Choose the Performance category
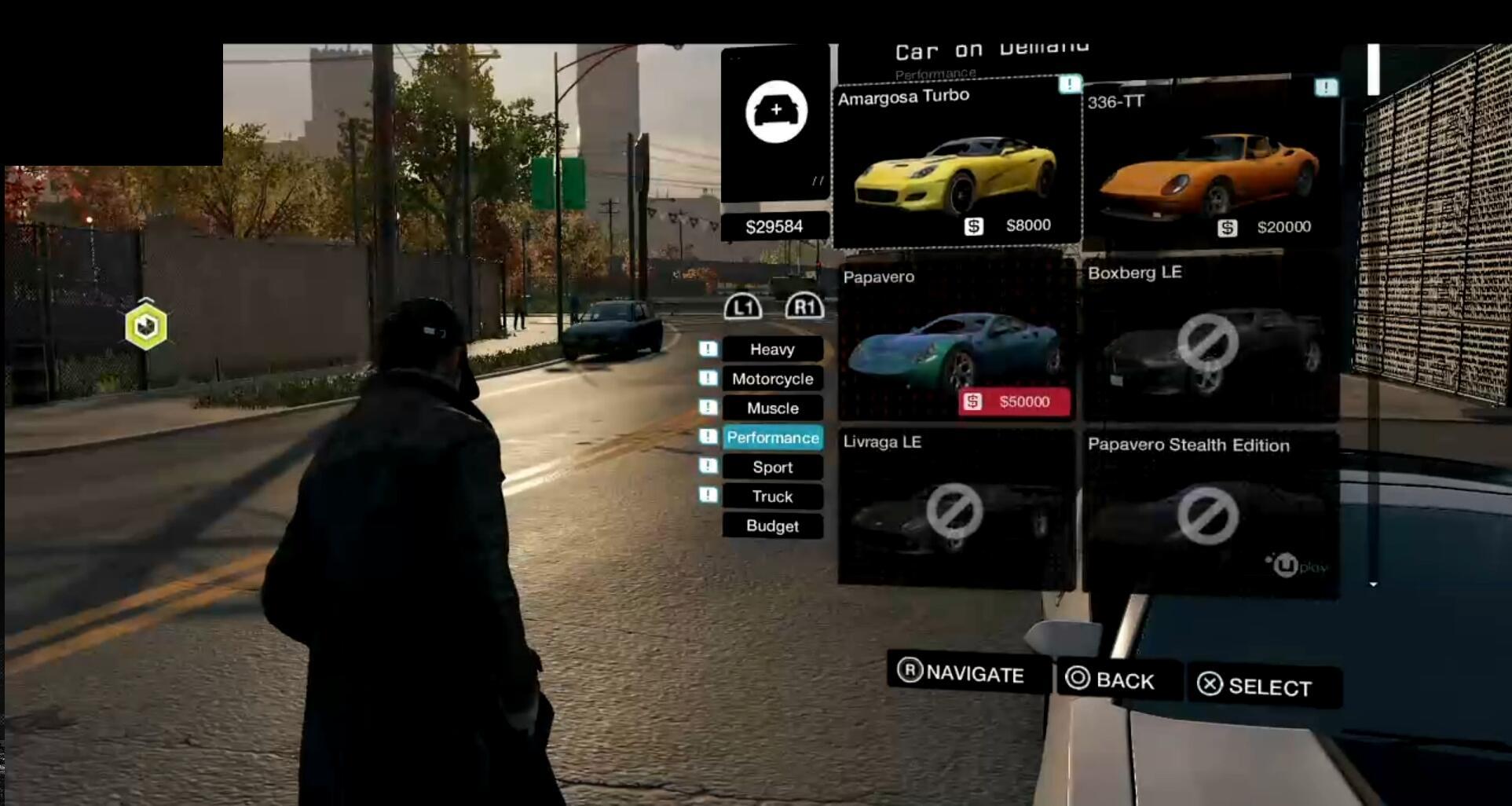 pyautogui.click(x=772, y=438)
